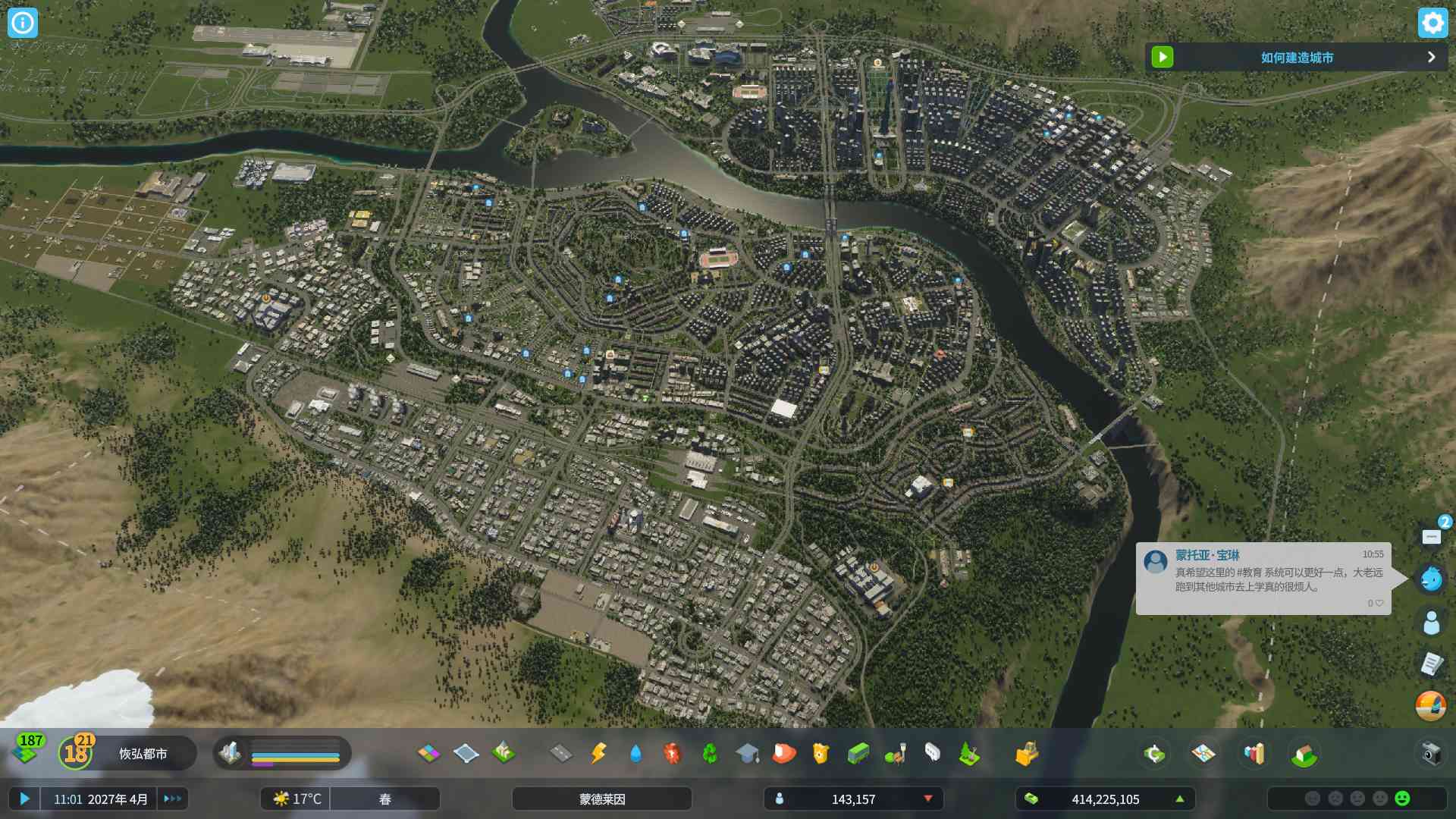The image size is (1456, 819).
Task: Play the 如何建造城市 tutorial
Action: click(x=1163, y=57)
